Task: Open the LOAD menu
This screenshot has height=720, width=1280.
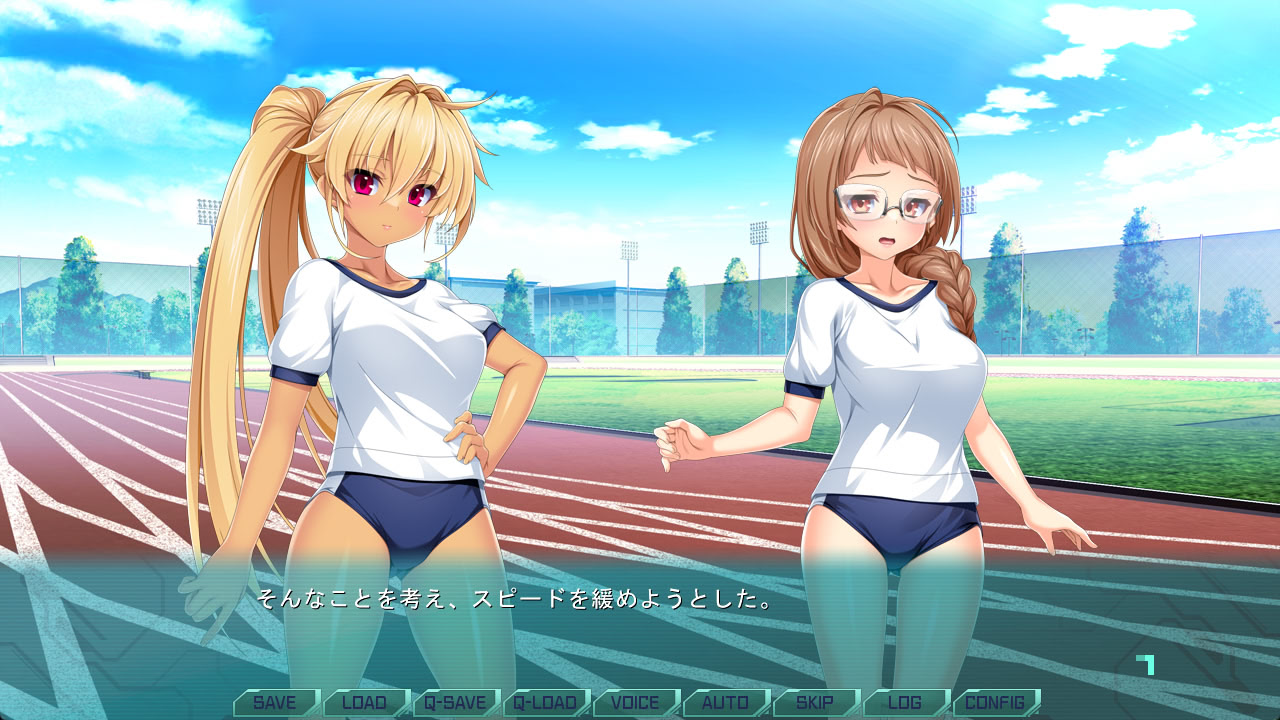Action: tap(365, 703)
